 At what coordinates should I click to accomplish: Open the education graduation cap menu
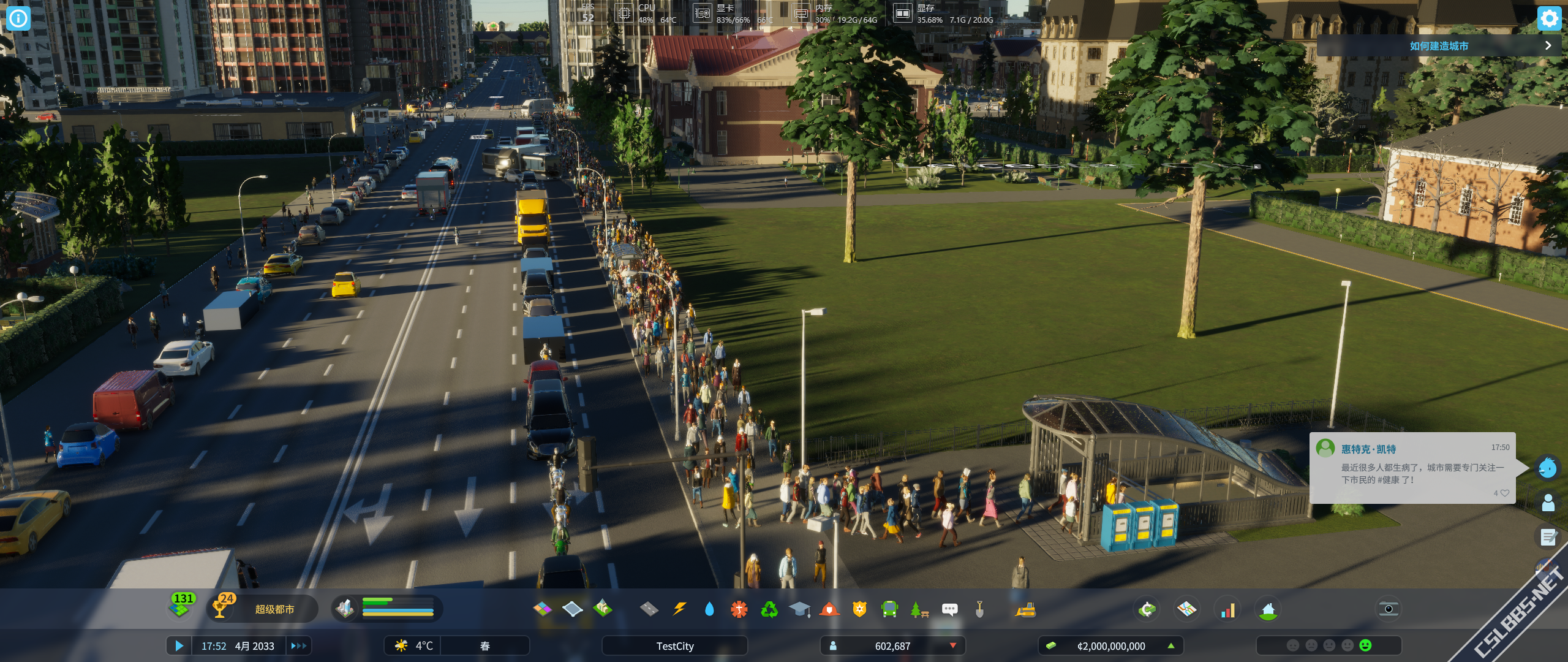(x=799, y=609)
